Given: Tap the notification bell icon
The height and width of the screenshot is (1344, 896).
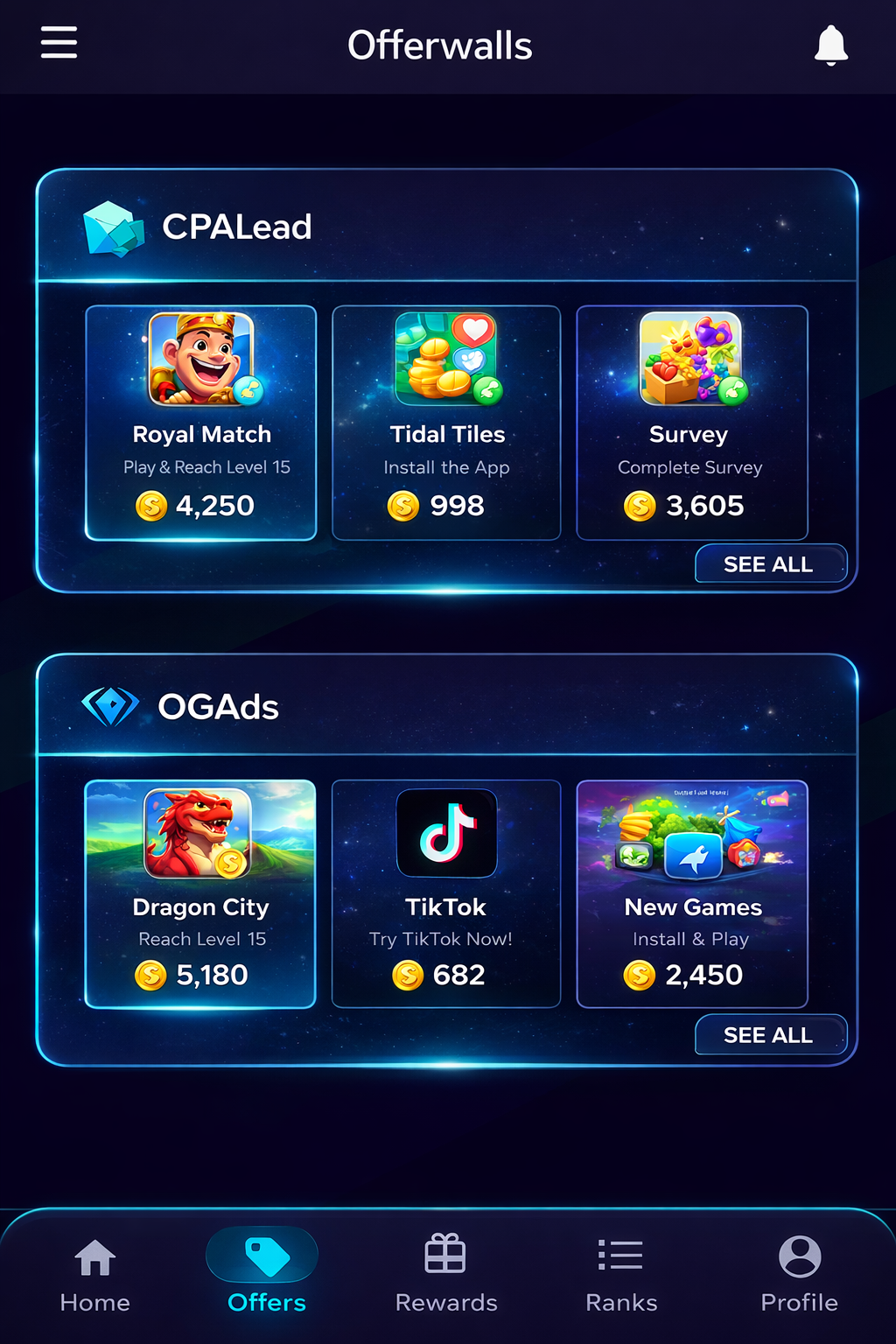Looking at the screenshot, I should (x=830, y=45).
